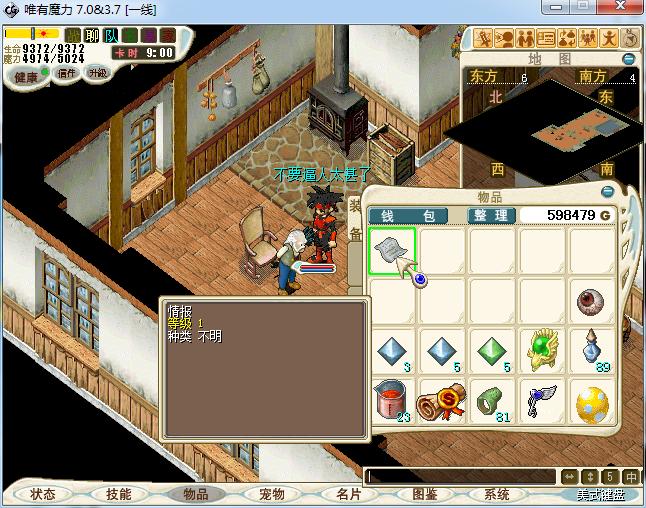Open the 状态 status menu
Viewport: 646px width, 508px height.
click(x=43, y=494)
